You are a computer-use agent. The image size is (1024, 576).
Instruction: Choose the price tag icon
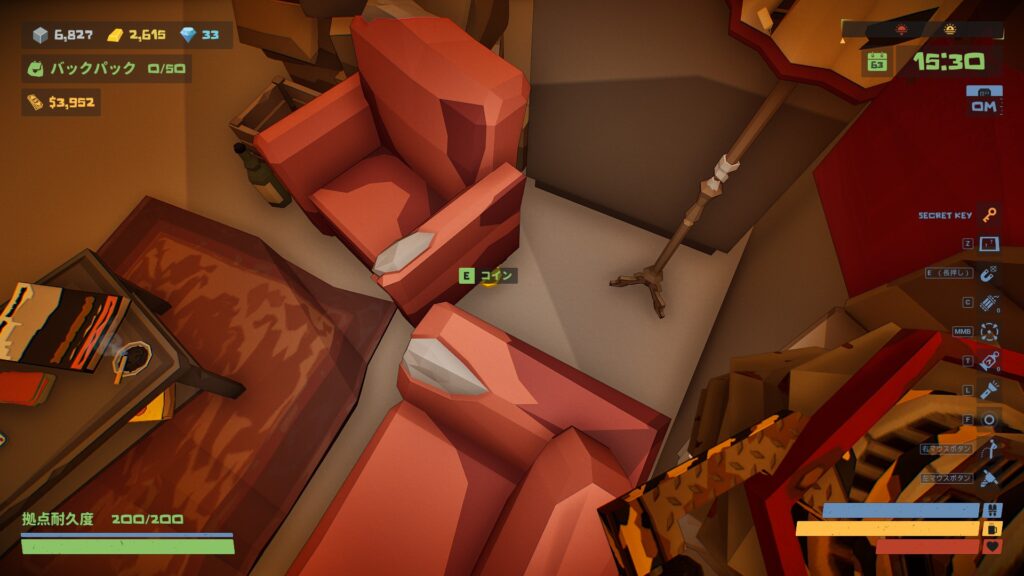coord(989,361)
